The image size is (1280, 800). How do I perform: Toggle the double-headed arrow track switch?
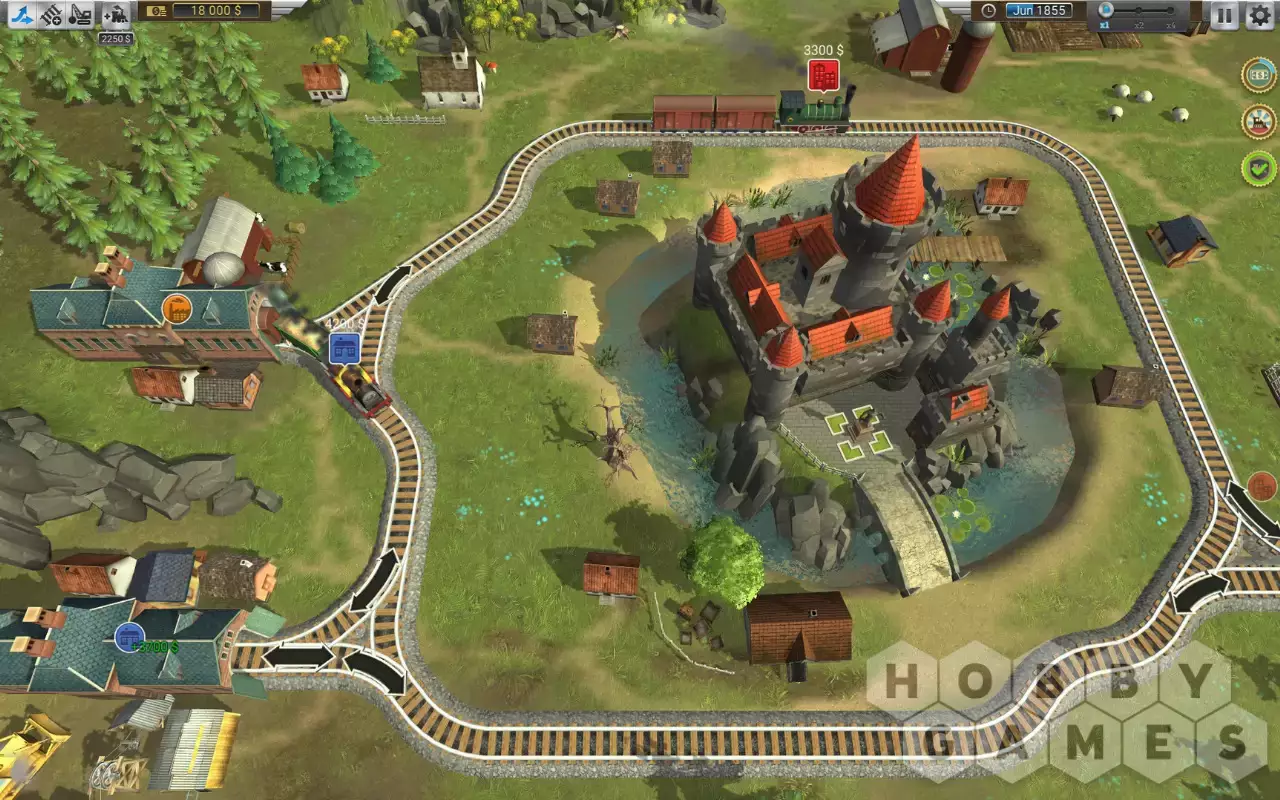(x=298, y=657)
